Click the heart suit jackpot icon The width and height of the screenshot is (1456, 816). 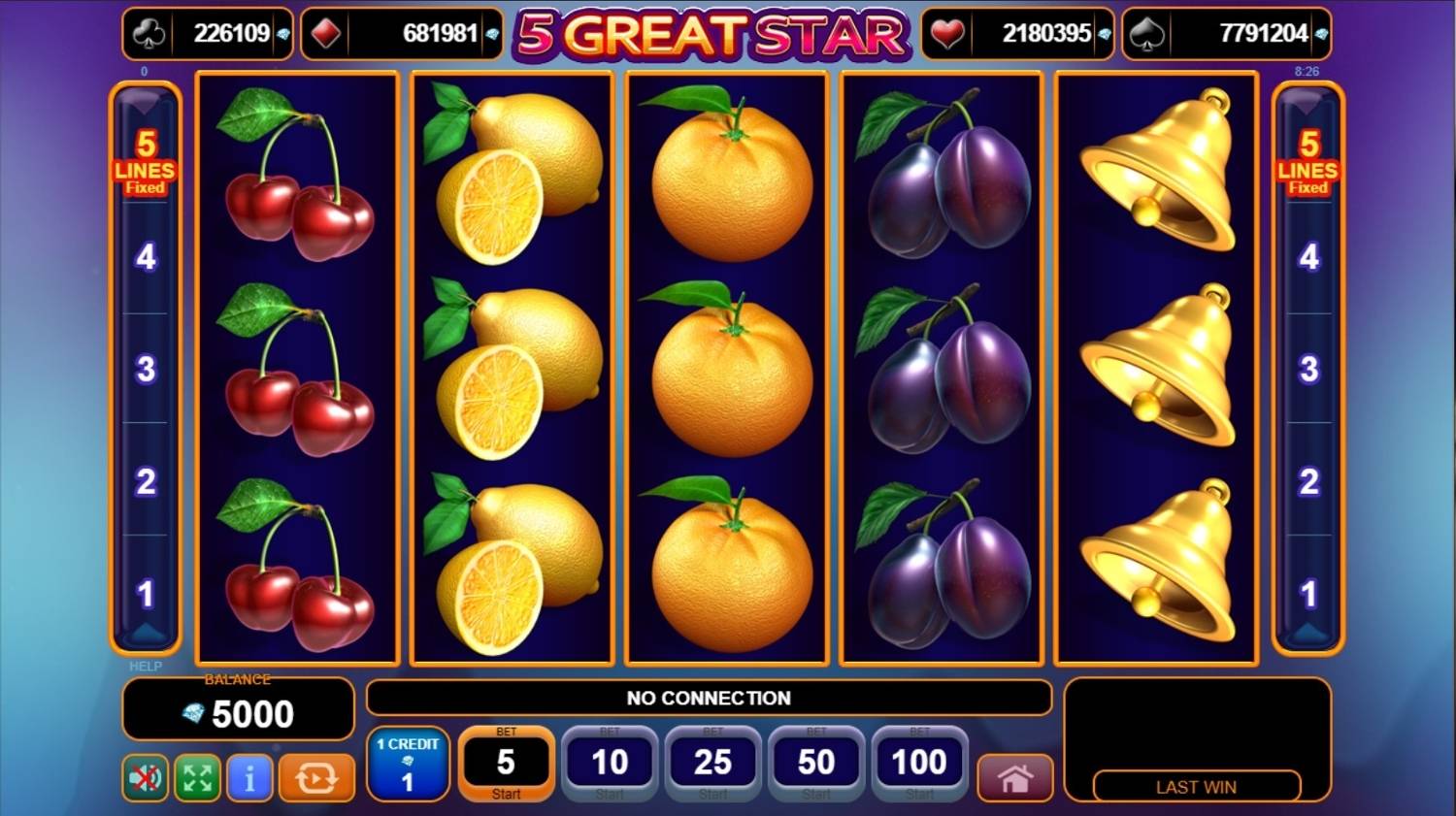(946, 32)
